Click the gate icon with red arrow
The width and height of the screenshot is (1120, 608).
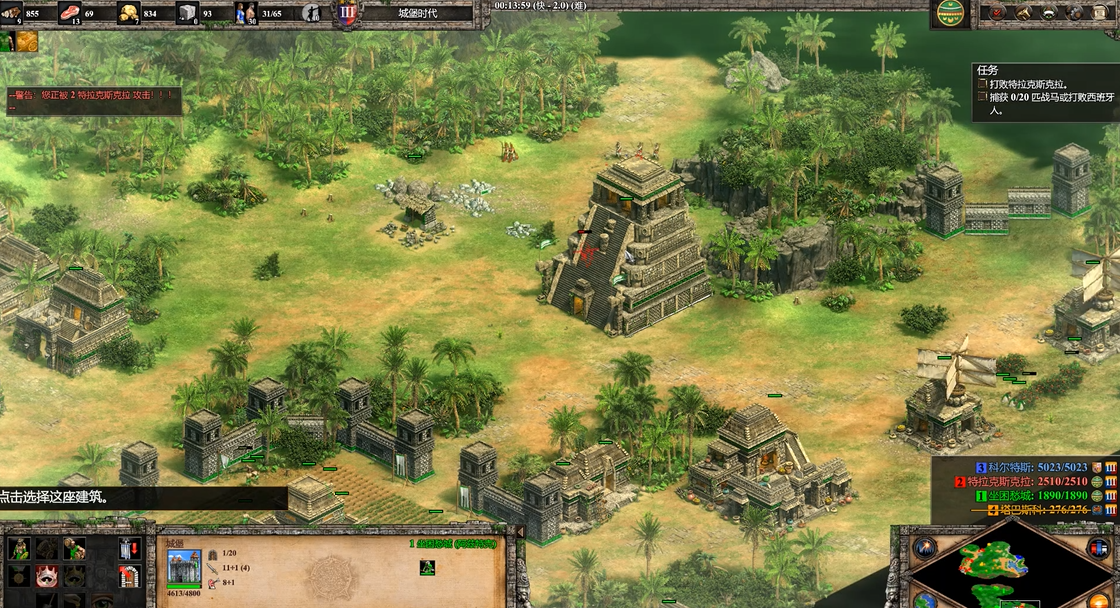point(129,576)
